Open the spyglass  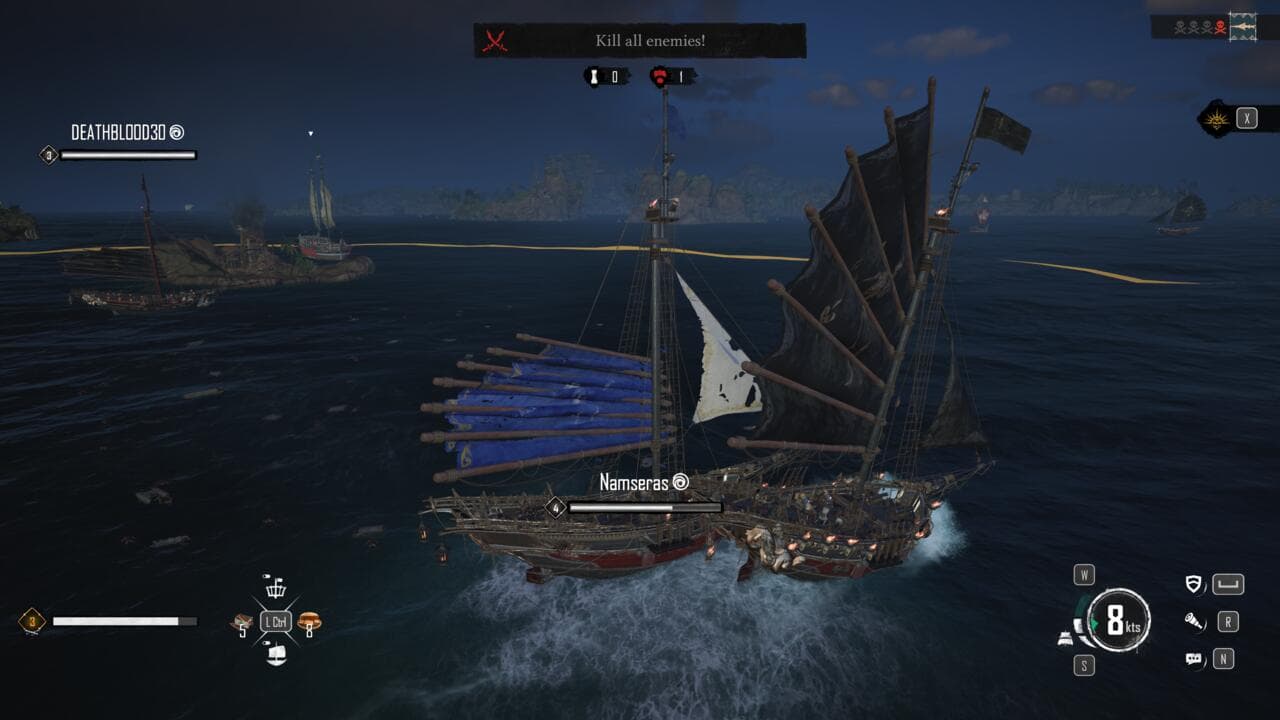click(x=1193, y=622)
